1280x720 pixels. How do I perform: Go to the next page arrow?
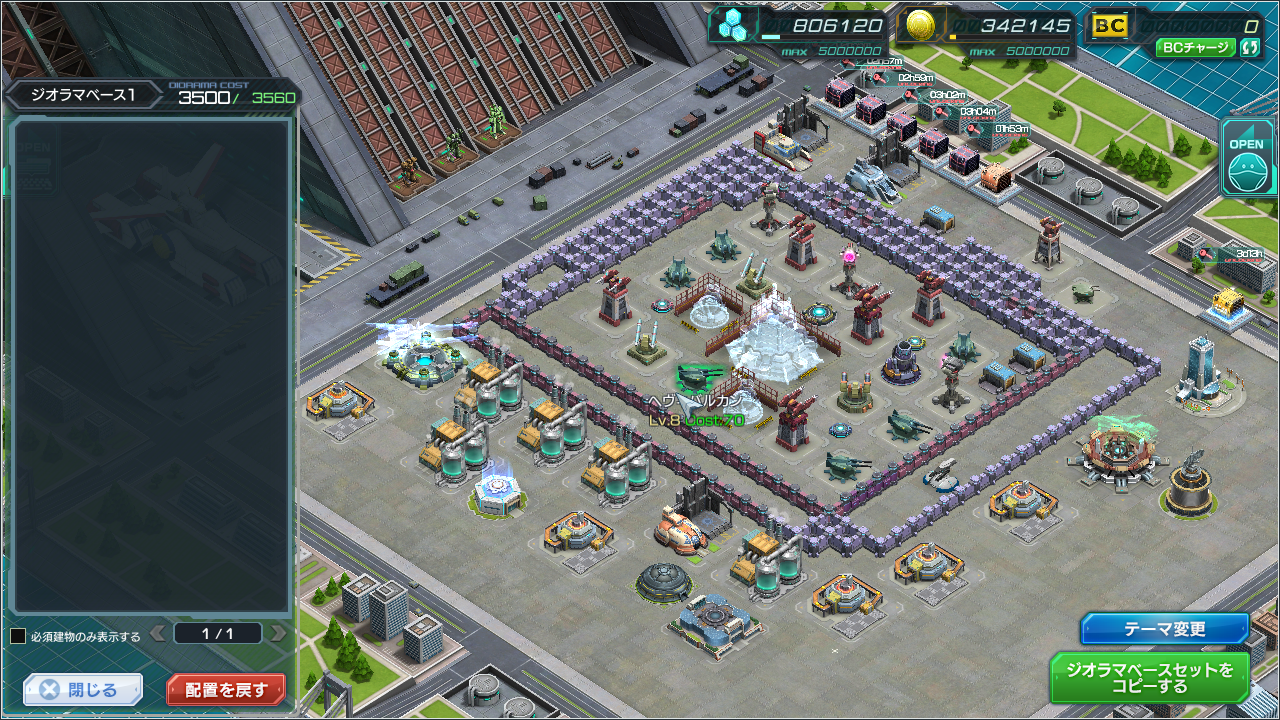278,633
